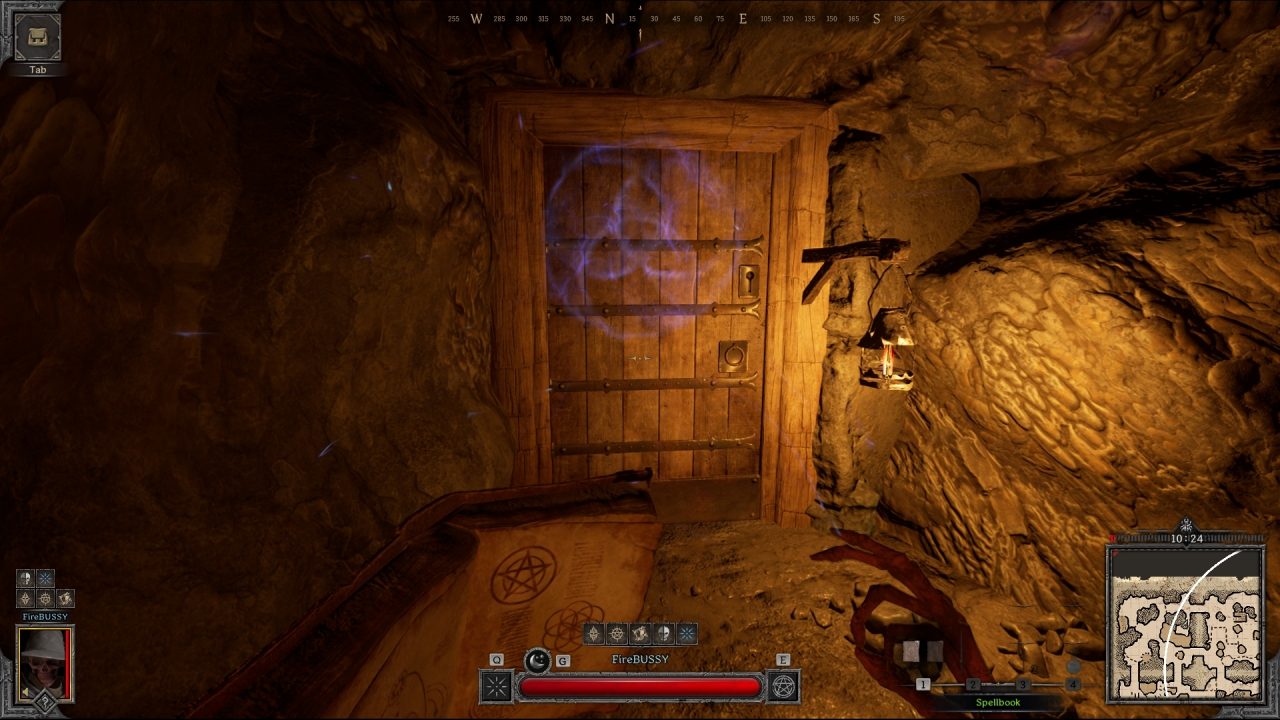Open the pentagram spell in the E slot
This screenshot has height=720, width=1280.
(x=783, y=686)
